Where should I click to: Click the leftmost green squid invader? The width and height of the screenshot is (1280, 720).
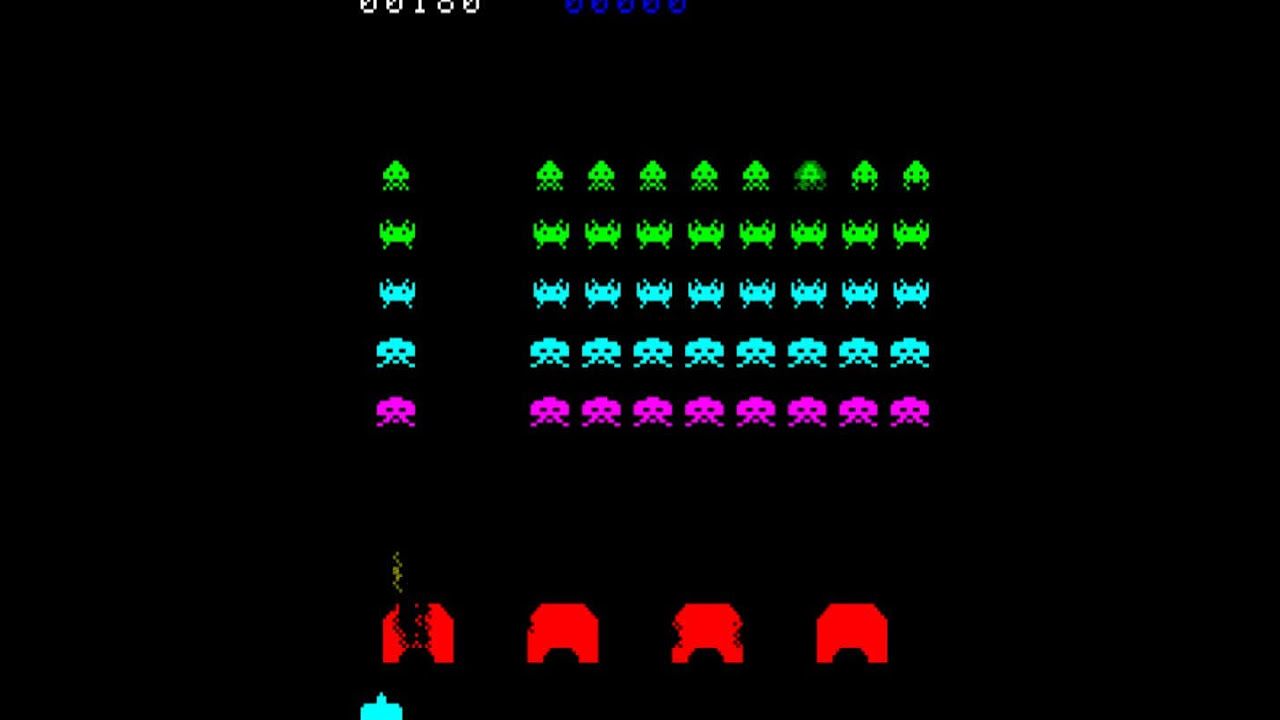(397, 174)
